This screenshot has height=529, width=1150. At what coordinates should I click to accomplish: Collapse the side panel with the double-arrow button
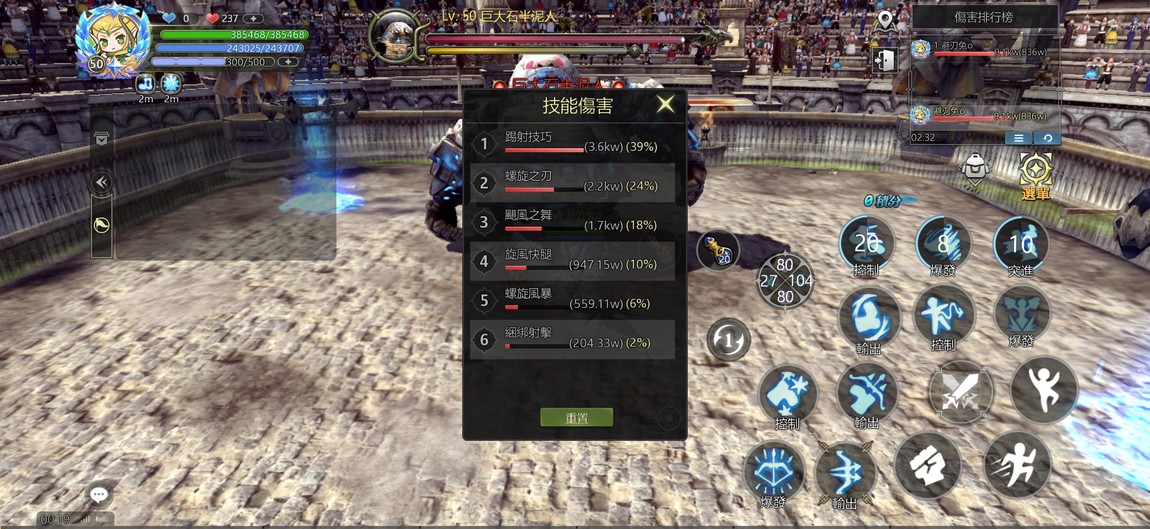101,182
